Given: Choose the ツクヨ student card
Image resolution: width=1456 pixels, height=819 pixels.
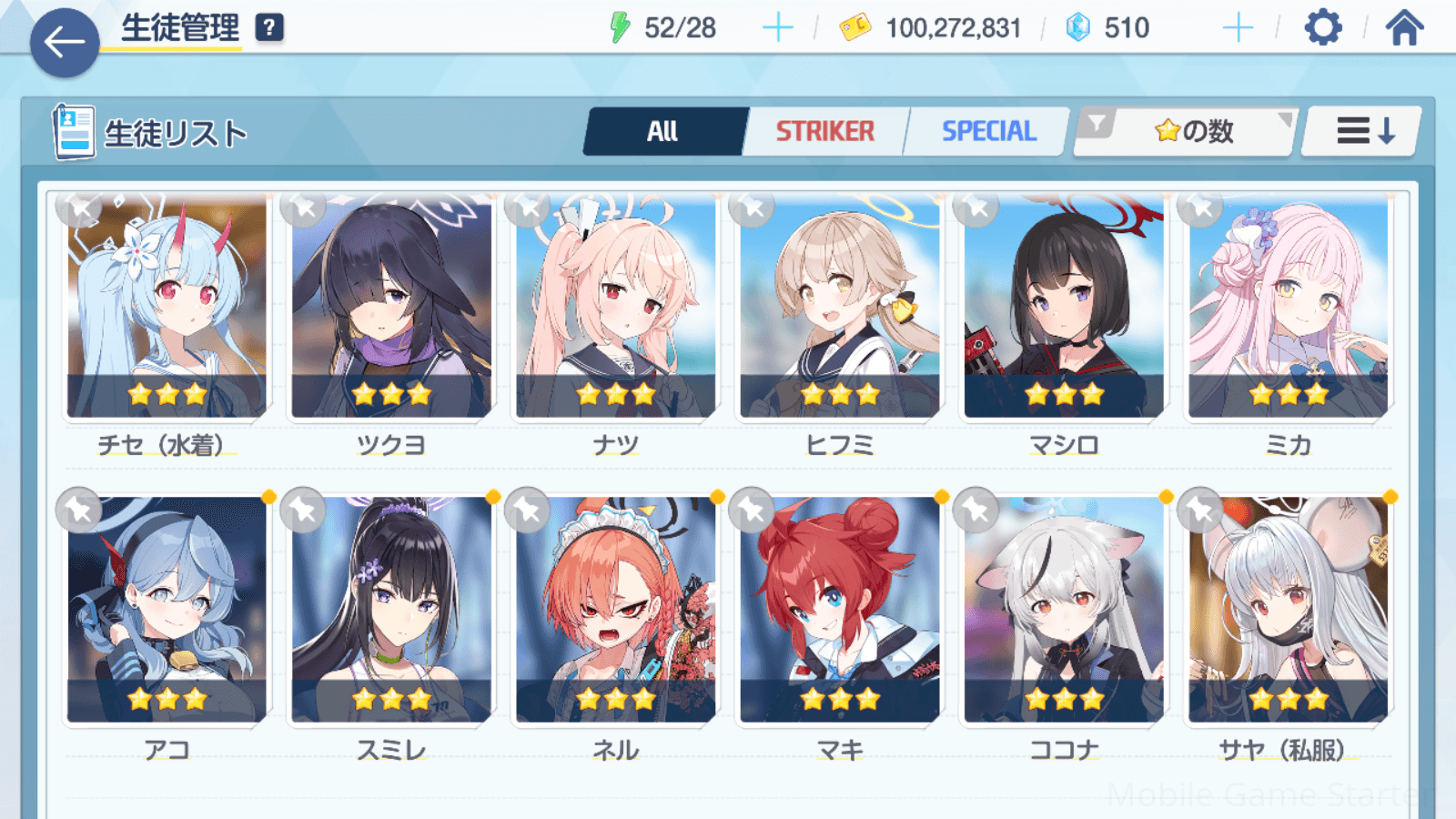Looking at the screenshot, I should coord(391,309).
